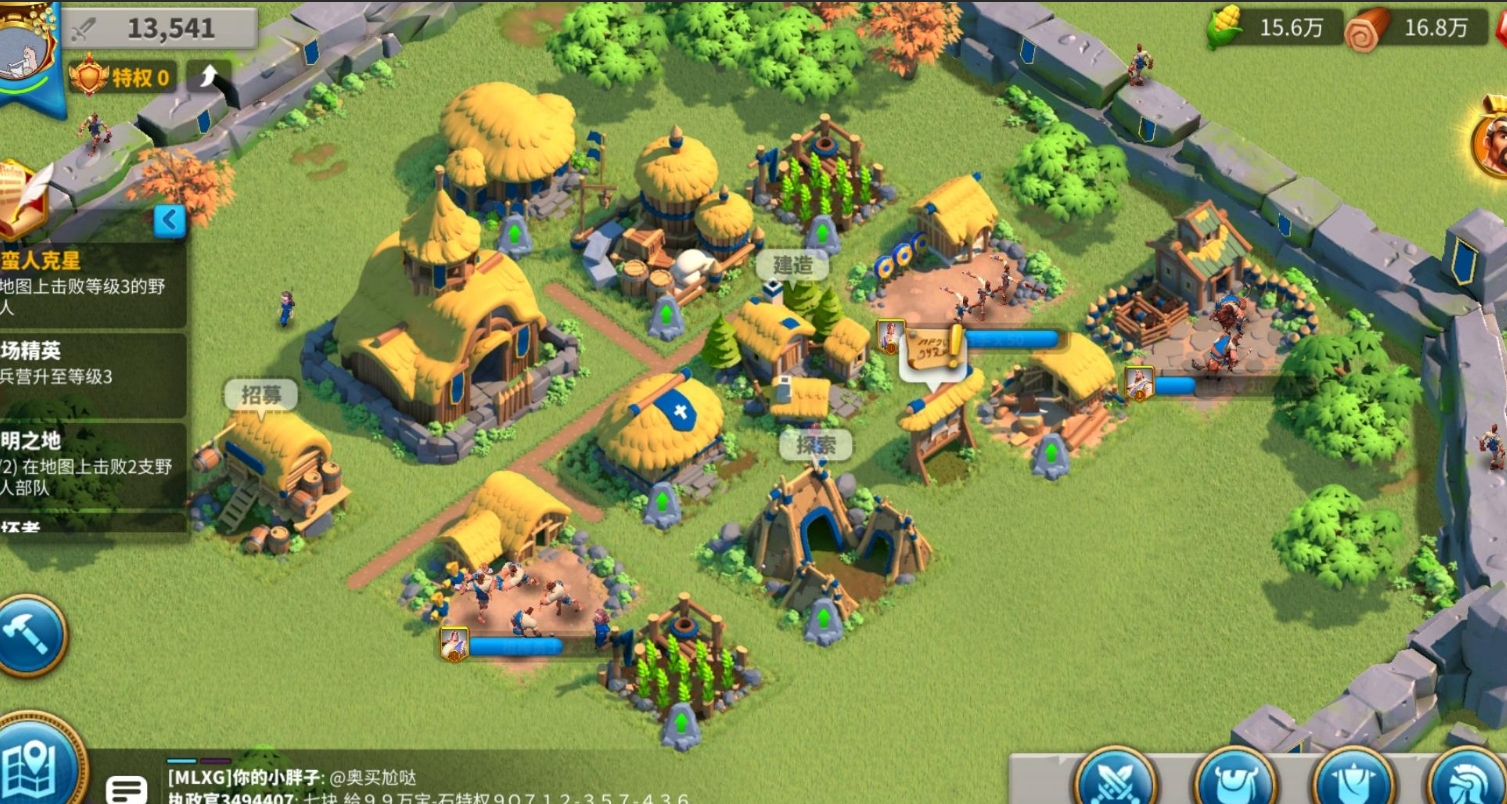The height and width of the screenshot is (804, 1507).
Task: Open the crossed swords campaign button
Action: pos(1115,780)
